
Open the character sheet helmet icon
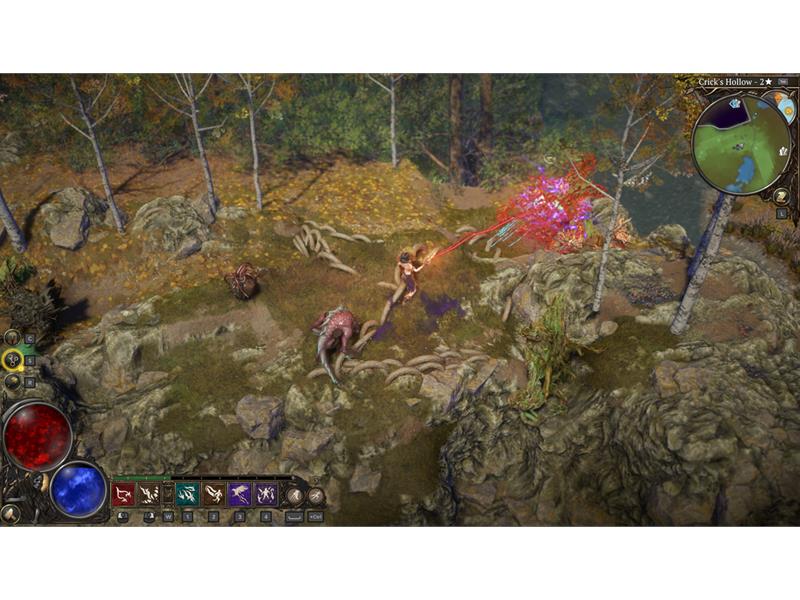tap(12, 338)
